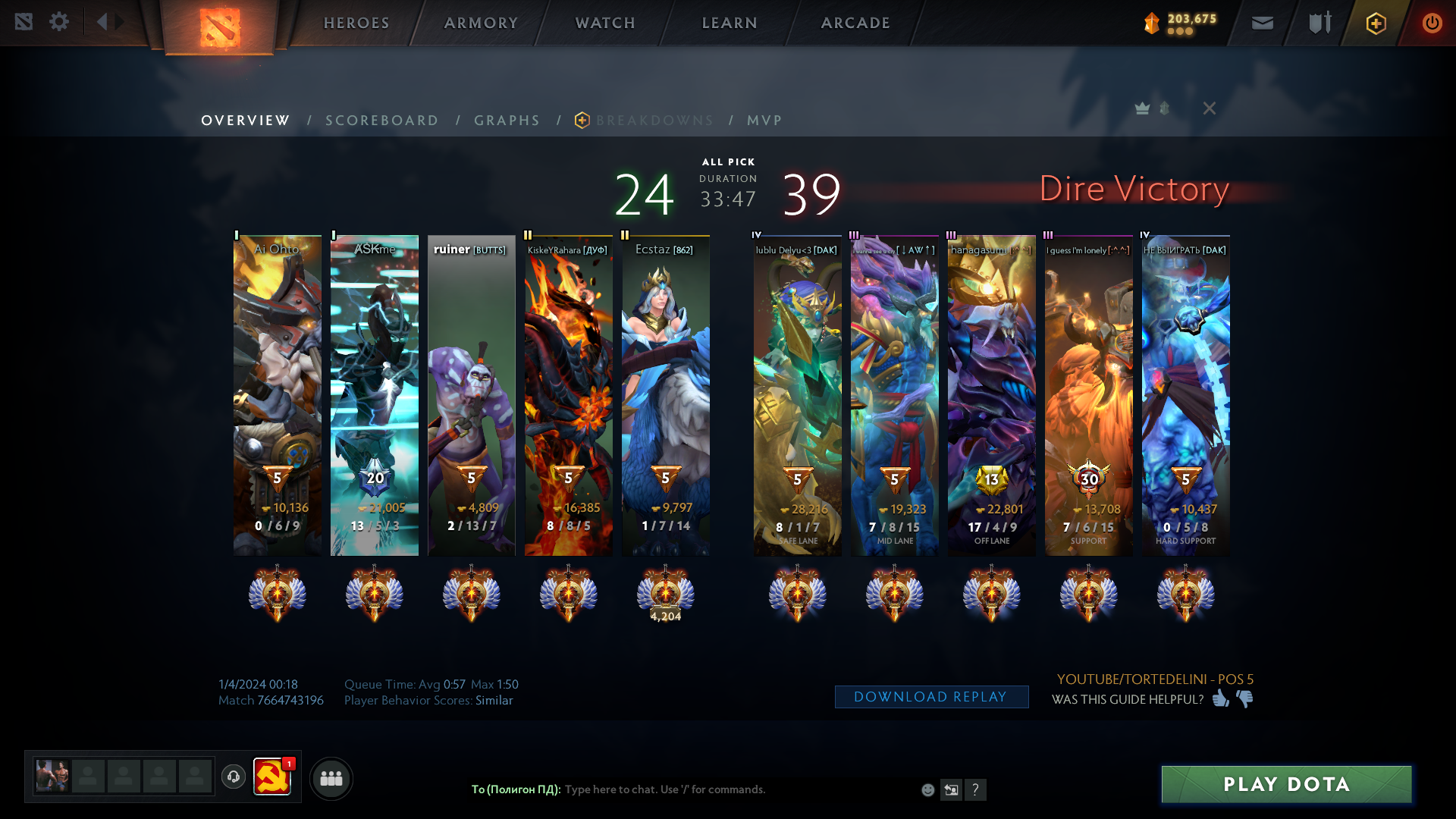This screenshot has width=1456, height=819.
Task: Click the red power quit button
Action: 1432,23
